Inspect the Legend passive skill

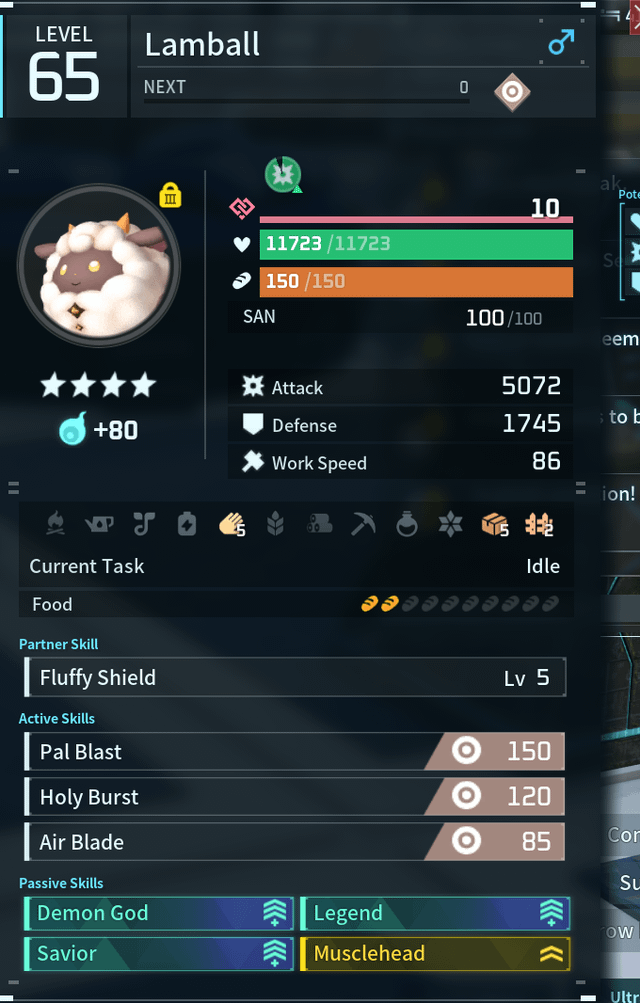click(x=435, y=913)
